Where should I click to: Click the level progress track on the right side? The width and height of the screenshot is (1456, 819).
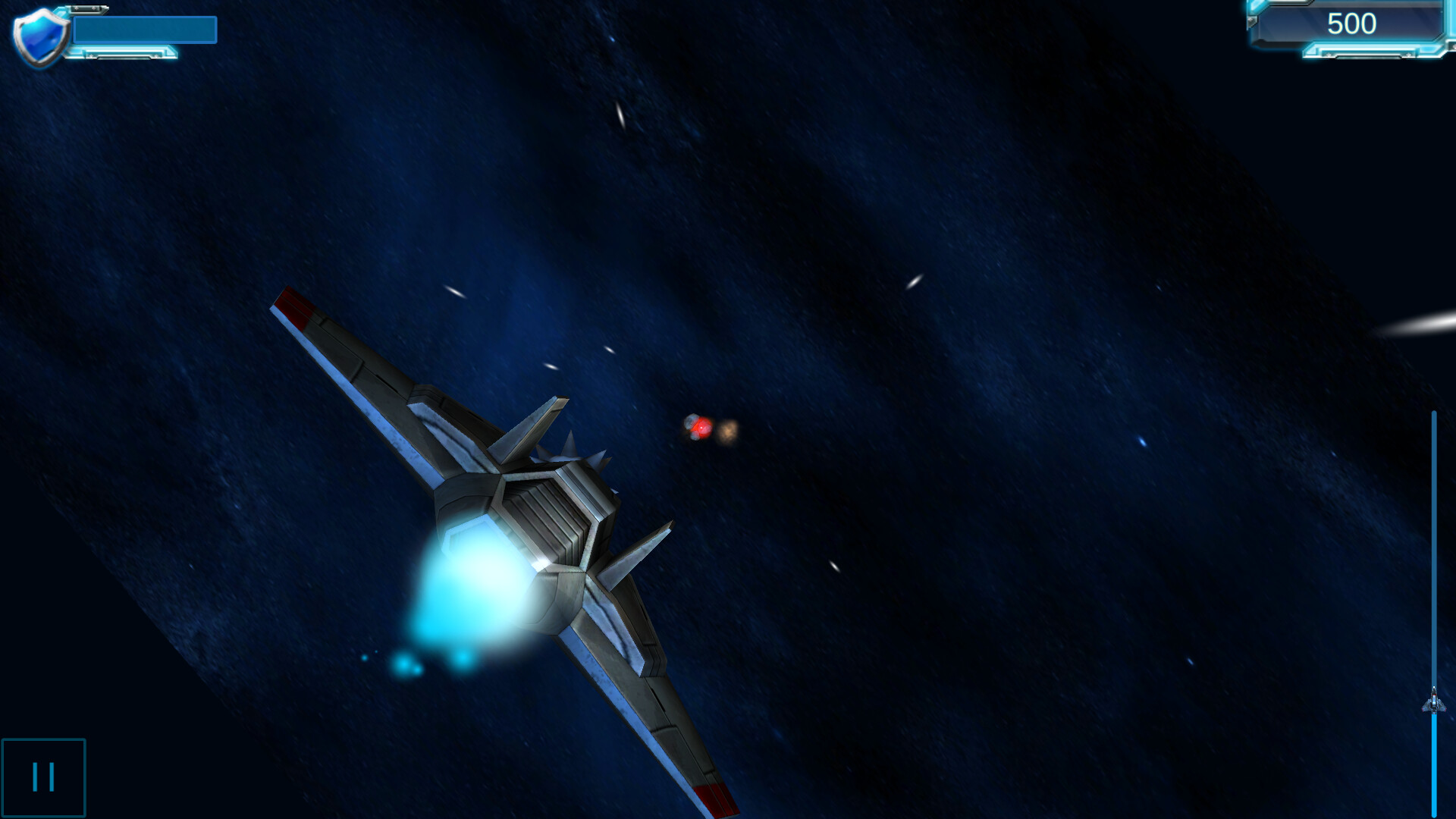pos(1433,531)
